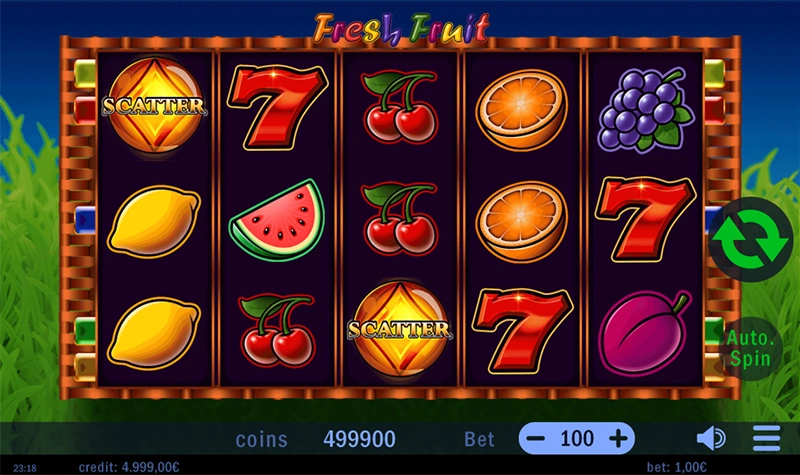Open the hamburger menu

[x=766, y=438]
